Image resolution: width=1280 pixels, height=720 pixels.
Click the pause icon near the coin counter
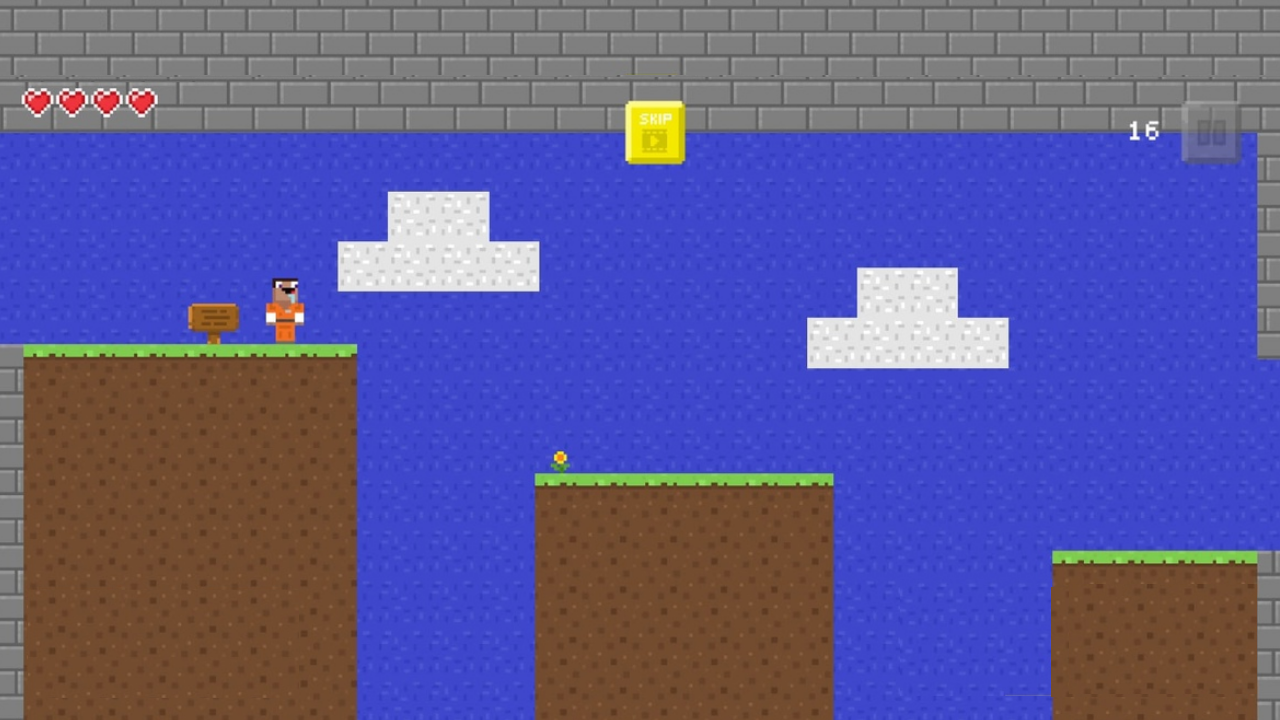(x=1212, y=132)
